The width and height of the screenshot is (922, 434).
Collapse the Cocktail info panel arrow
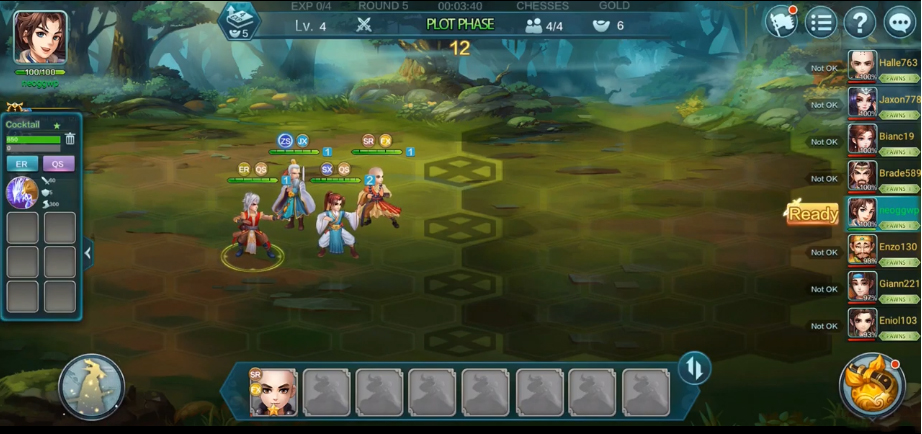click(88, 253)
